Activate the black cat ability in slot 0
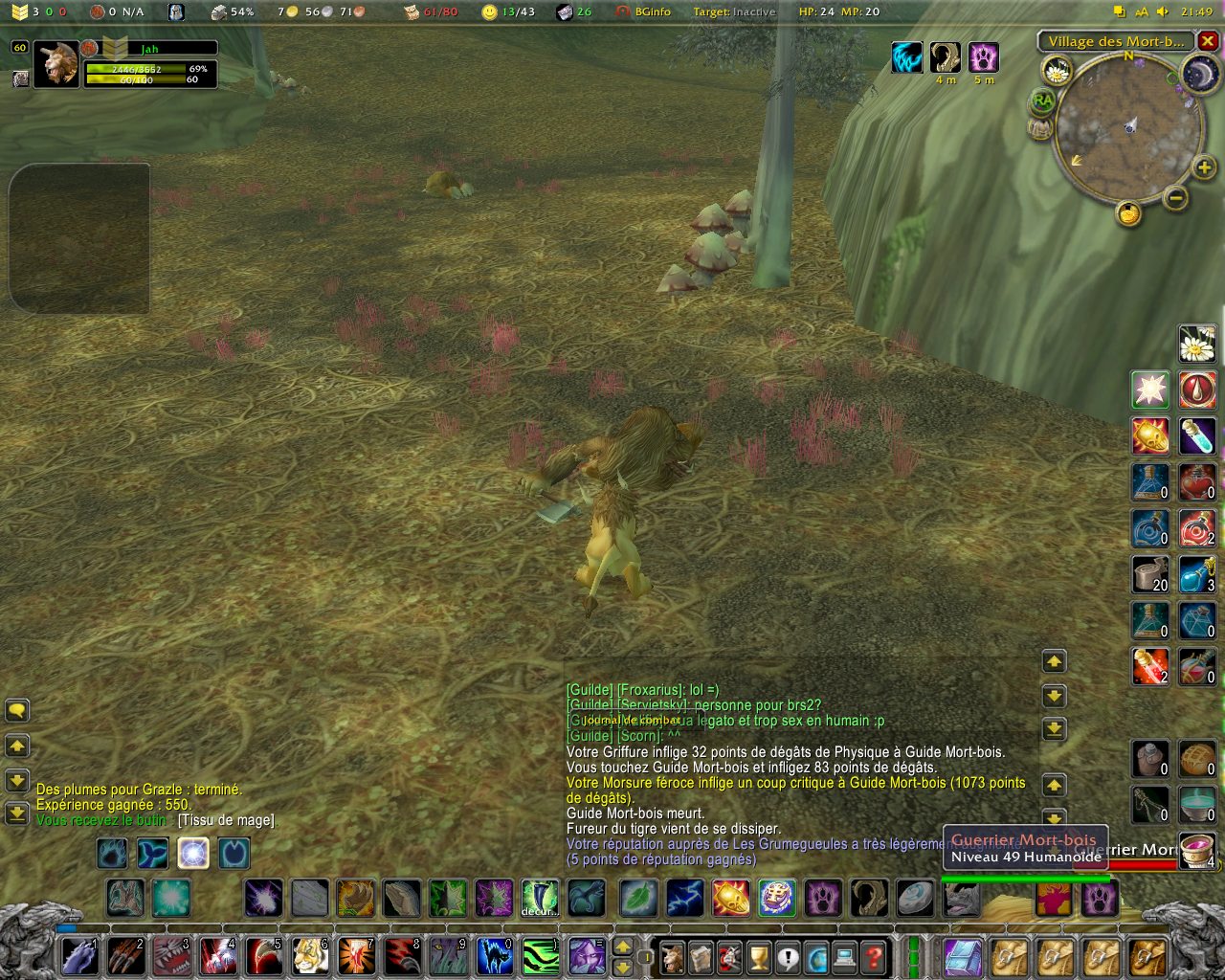Screen dimensions: 1225x980 [495, 956]
